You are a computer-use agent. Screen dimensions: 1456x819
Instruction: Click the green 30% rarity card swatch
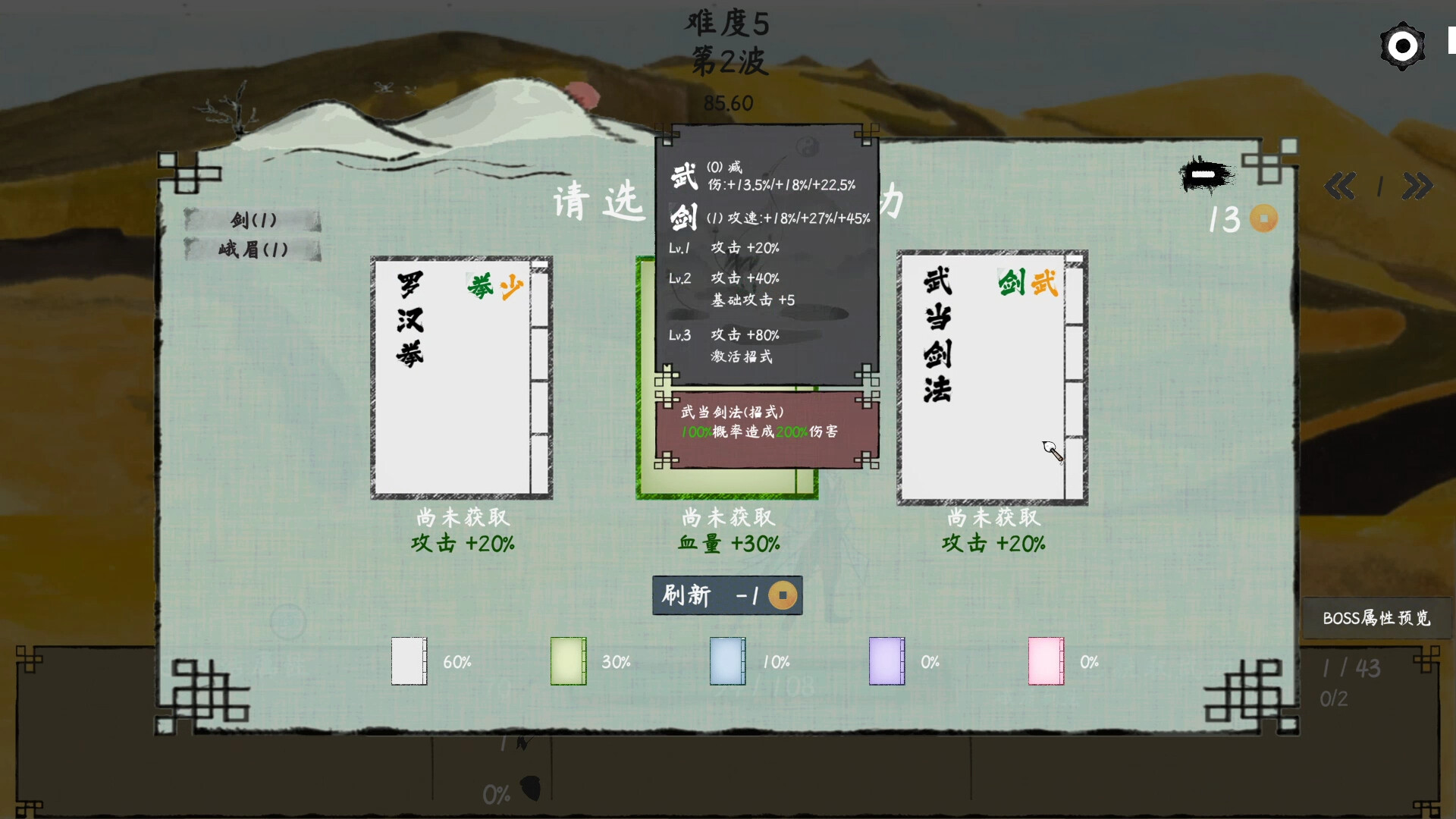tap(568, 661)
